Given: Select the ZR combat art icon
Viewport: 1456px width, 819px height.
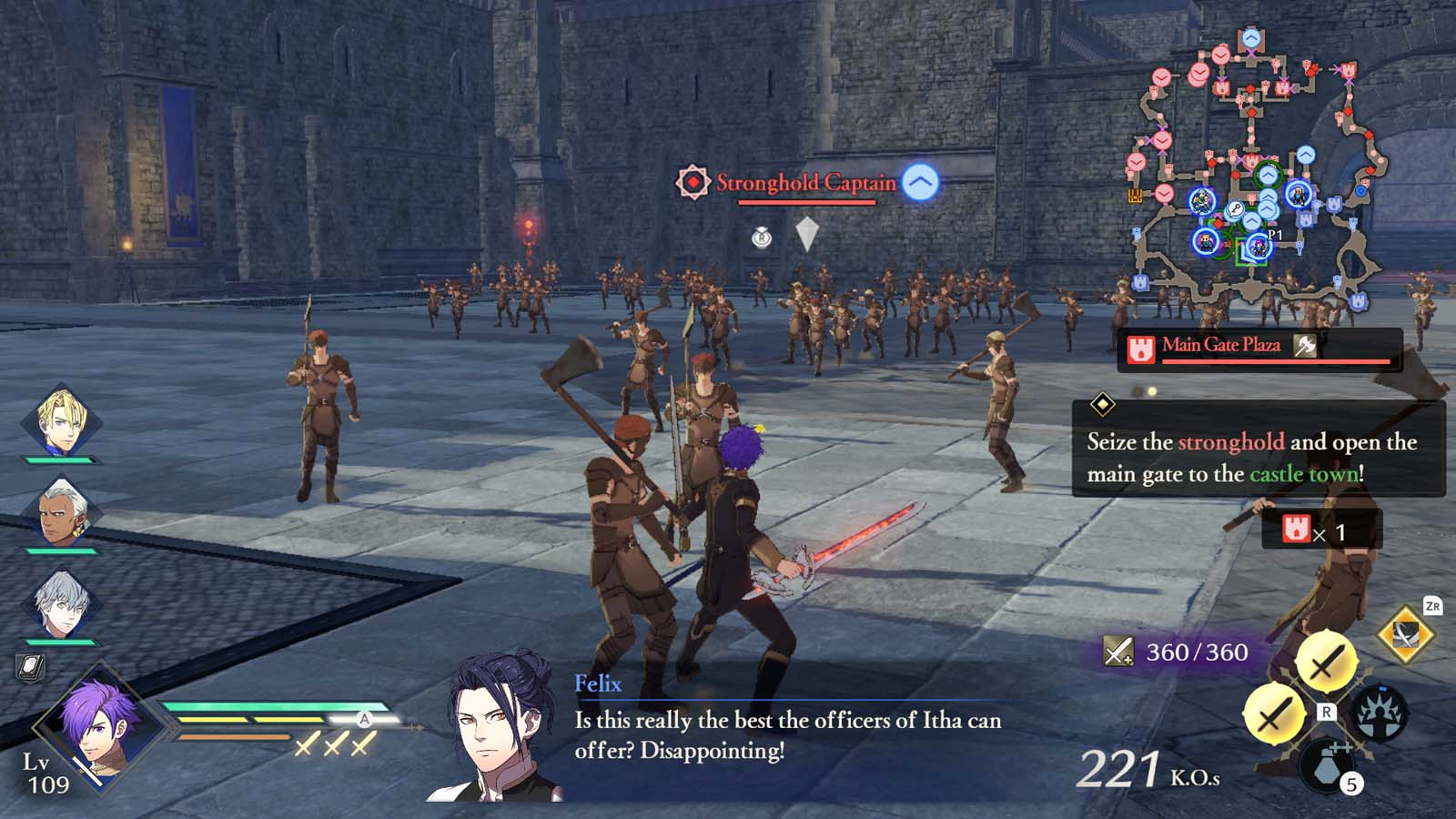Looking at the screenshot, I should pos(1404,634).
